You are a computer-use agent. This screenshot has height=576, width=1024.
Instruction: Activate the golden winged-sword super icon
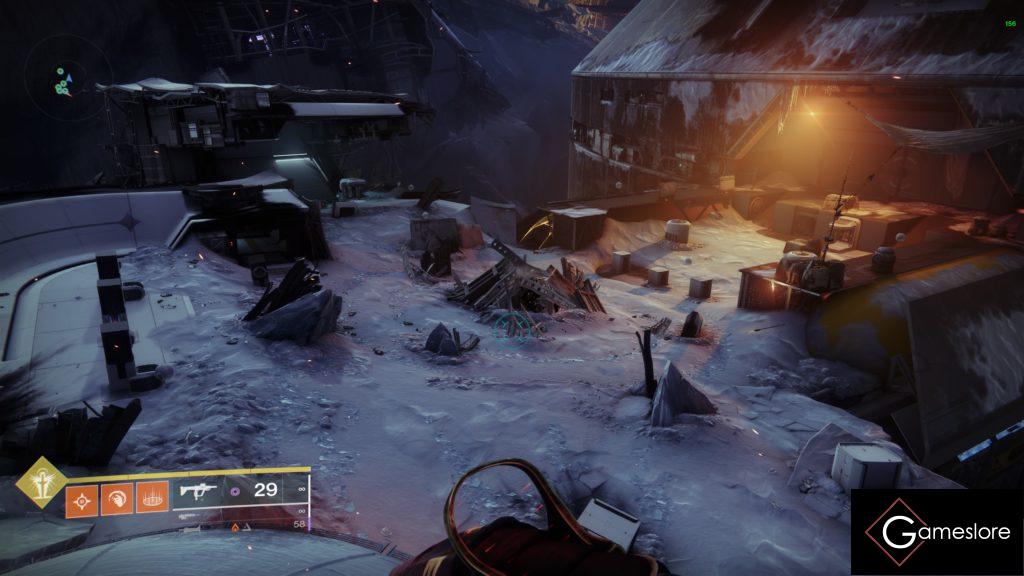click(x=41, y=482)
